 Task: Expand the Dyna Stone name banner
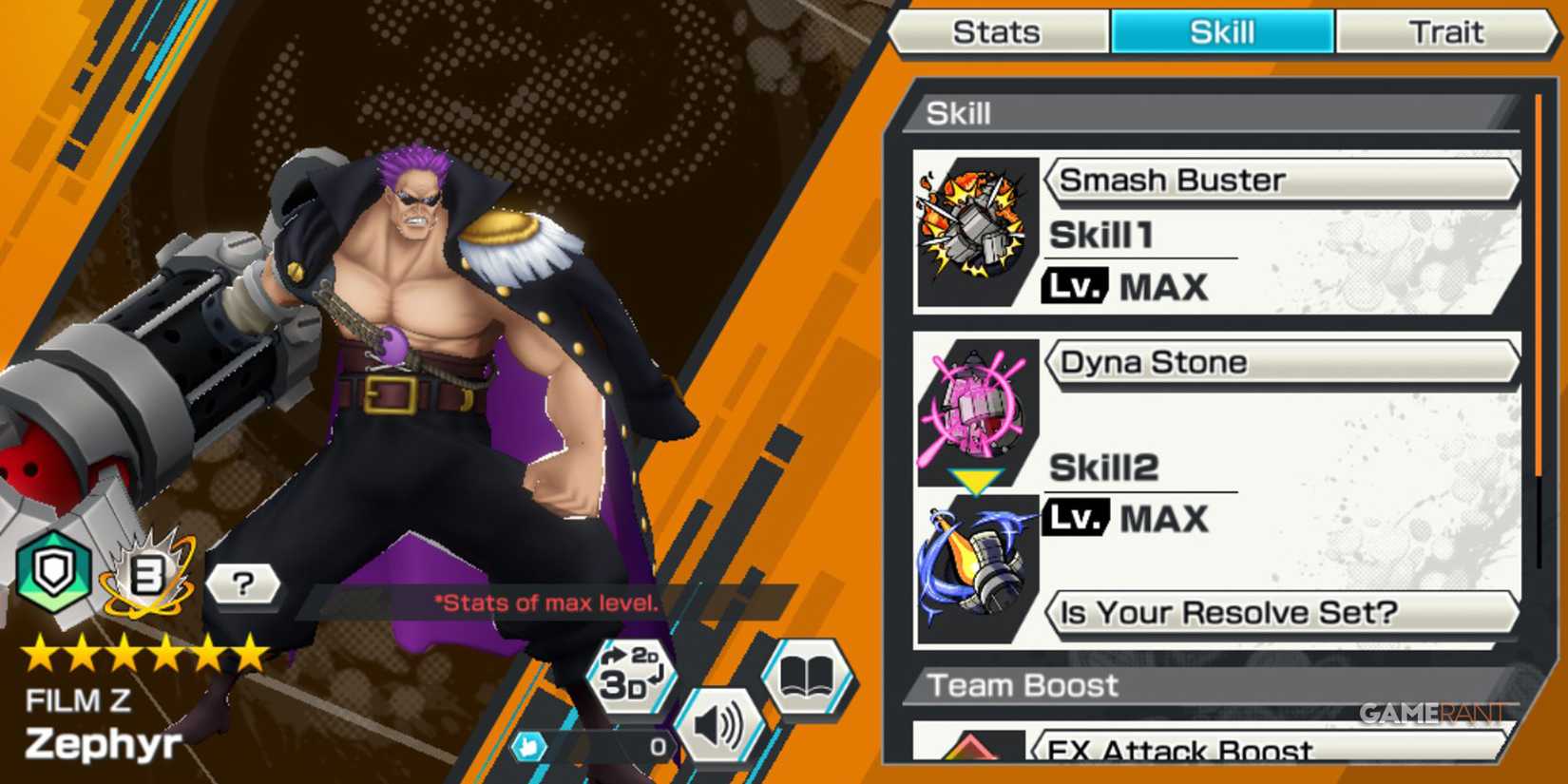[1283, 362]
